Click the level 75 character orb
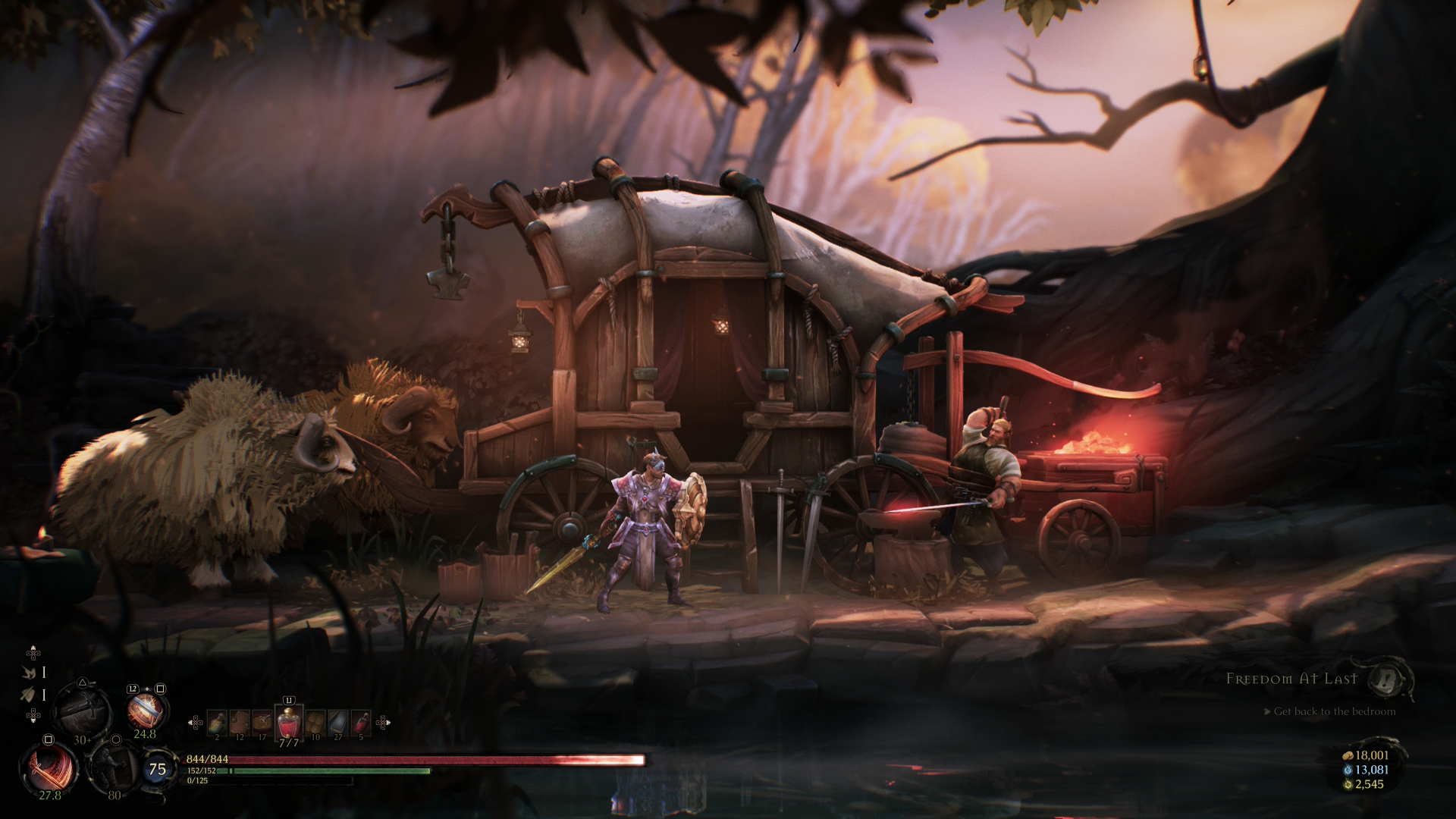Image resolution: width=1456 pixels, height=819 pixels. (x=157, y=769)
